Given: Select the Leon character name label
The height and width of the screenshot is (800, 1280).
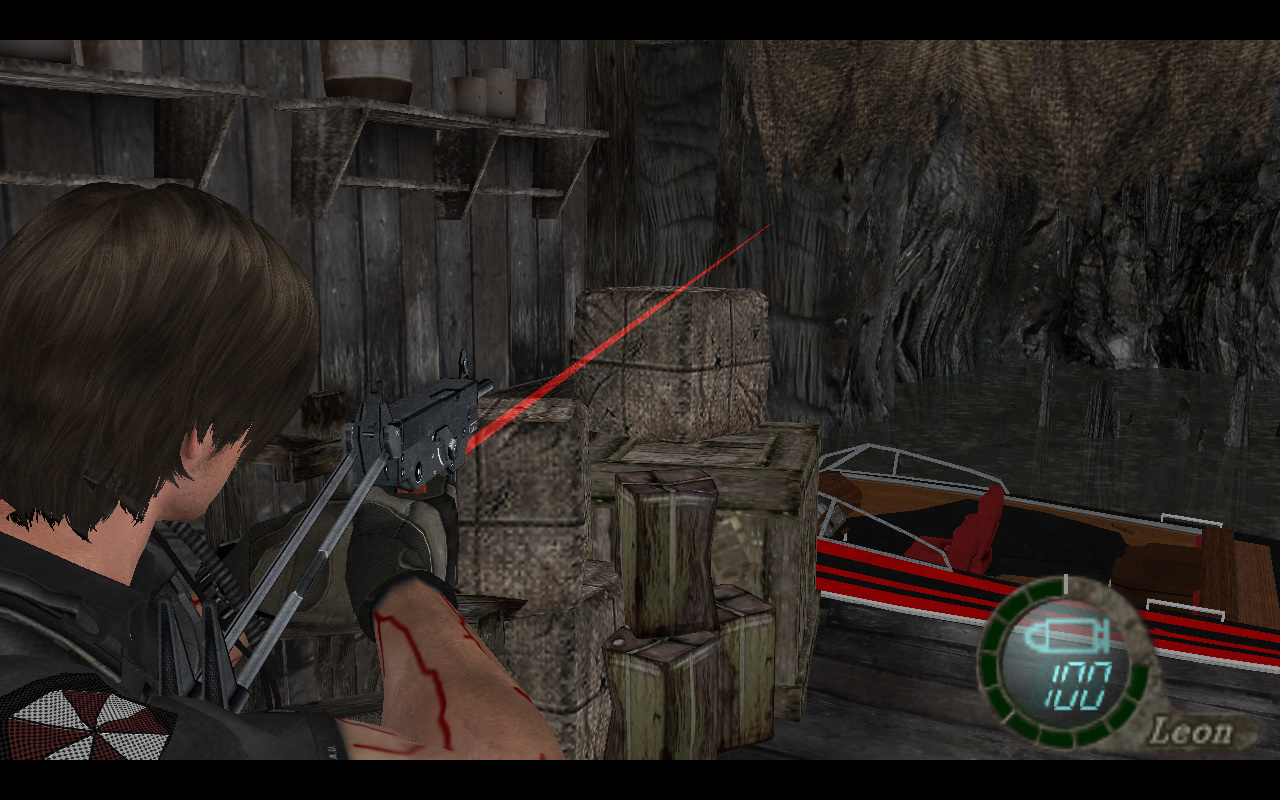Looking at the screenshot, I should point(1189,731).
